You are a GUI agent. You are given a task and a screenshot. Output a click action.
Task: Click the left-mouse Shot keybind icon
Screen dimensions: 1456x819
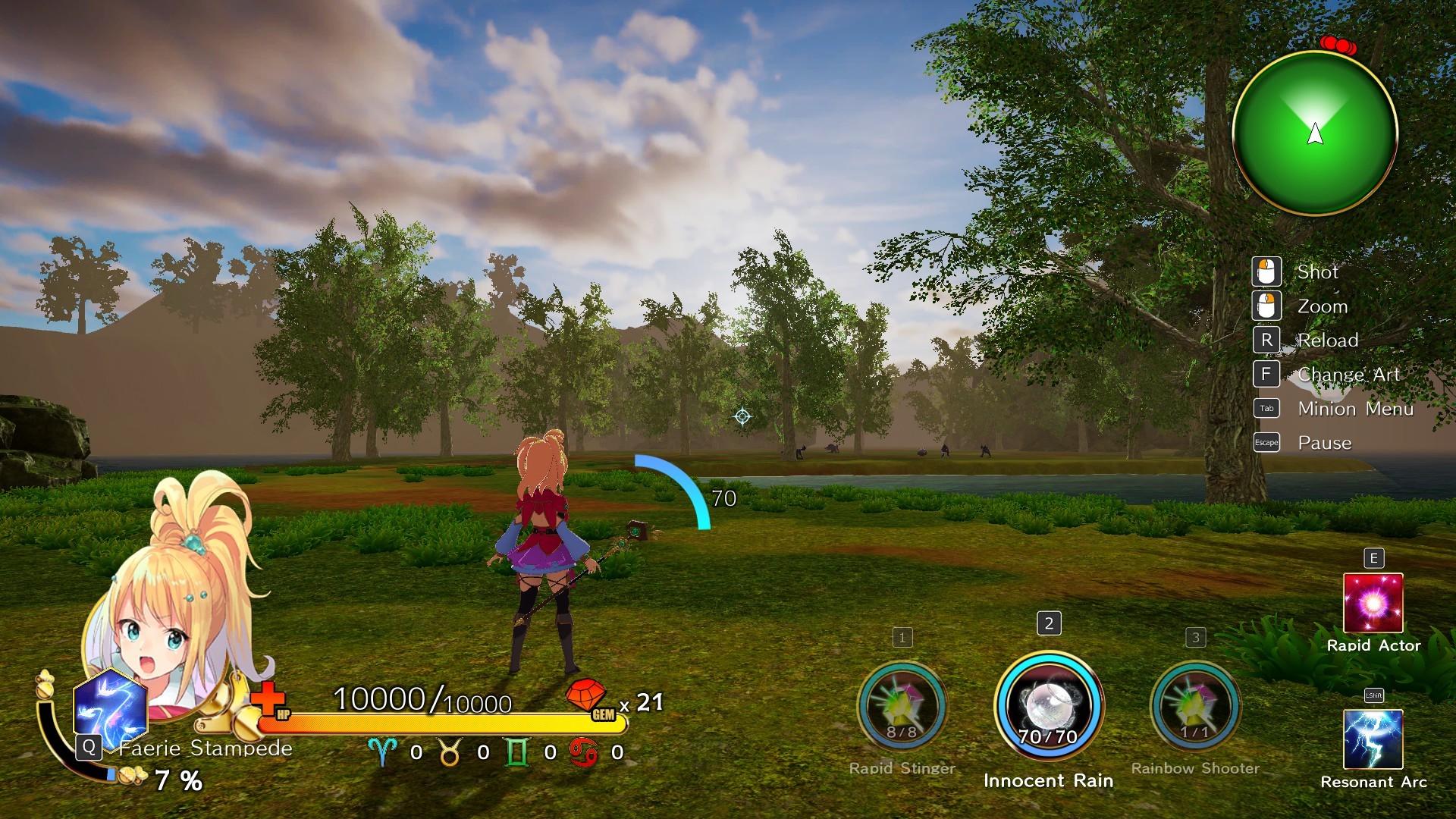pyautogui.click(x=1266, y=271)
